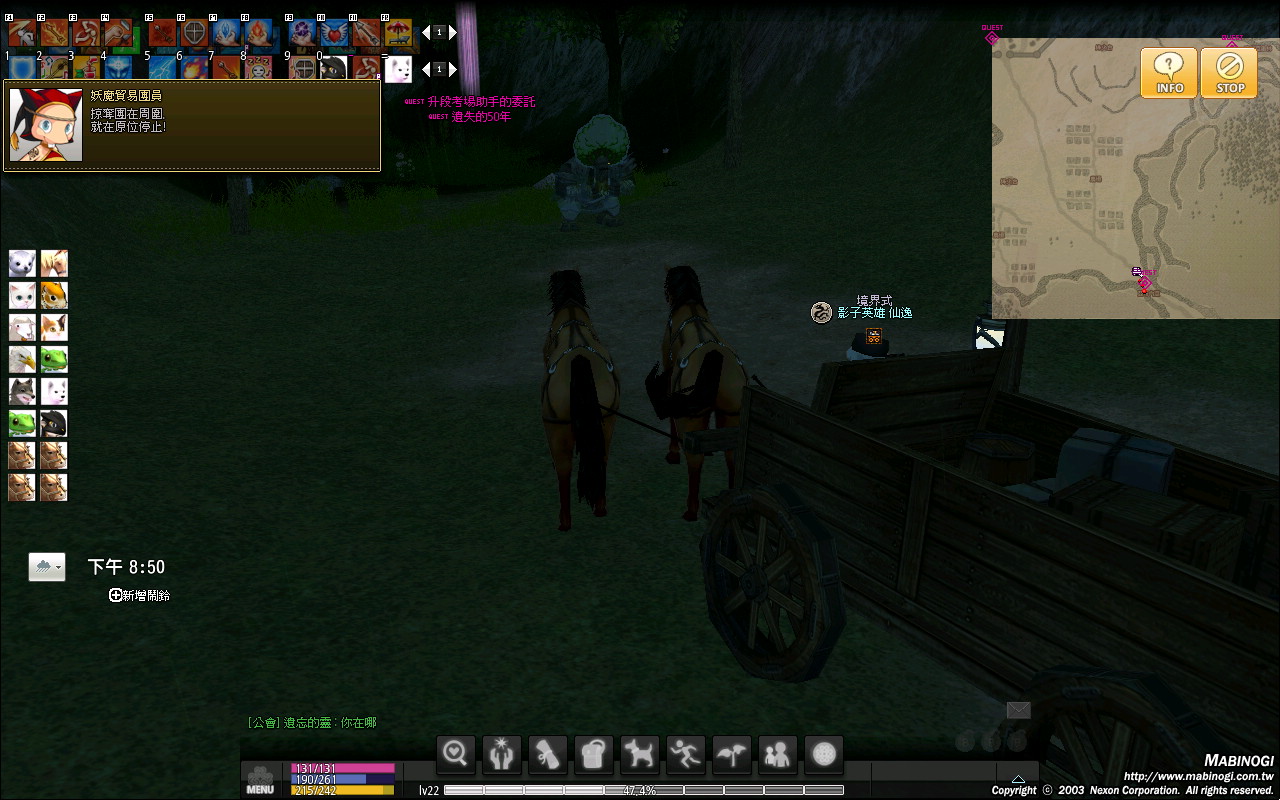
Task: Open the rolled scroll quest button
Action: 548,754
